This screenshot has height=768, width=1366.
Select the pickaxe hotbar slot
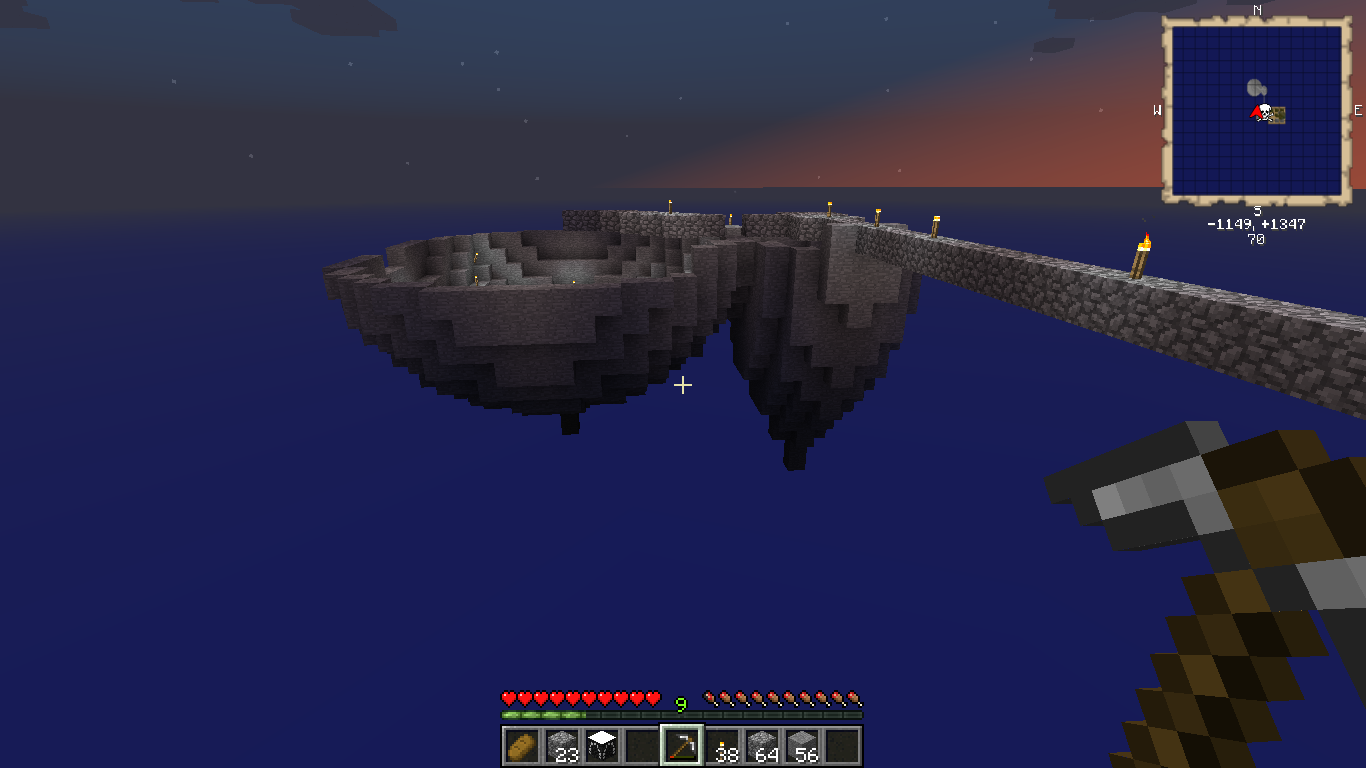click(682, 746)
